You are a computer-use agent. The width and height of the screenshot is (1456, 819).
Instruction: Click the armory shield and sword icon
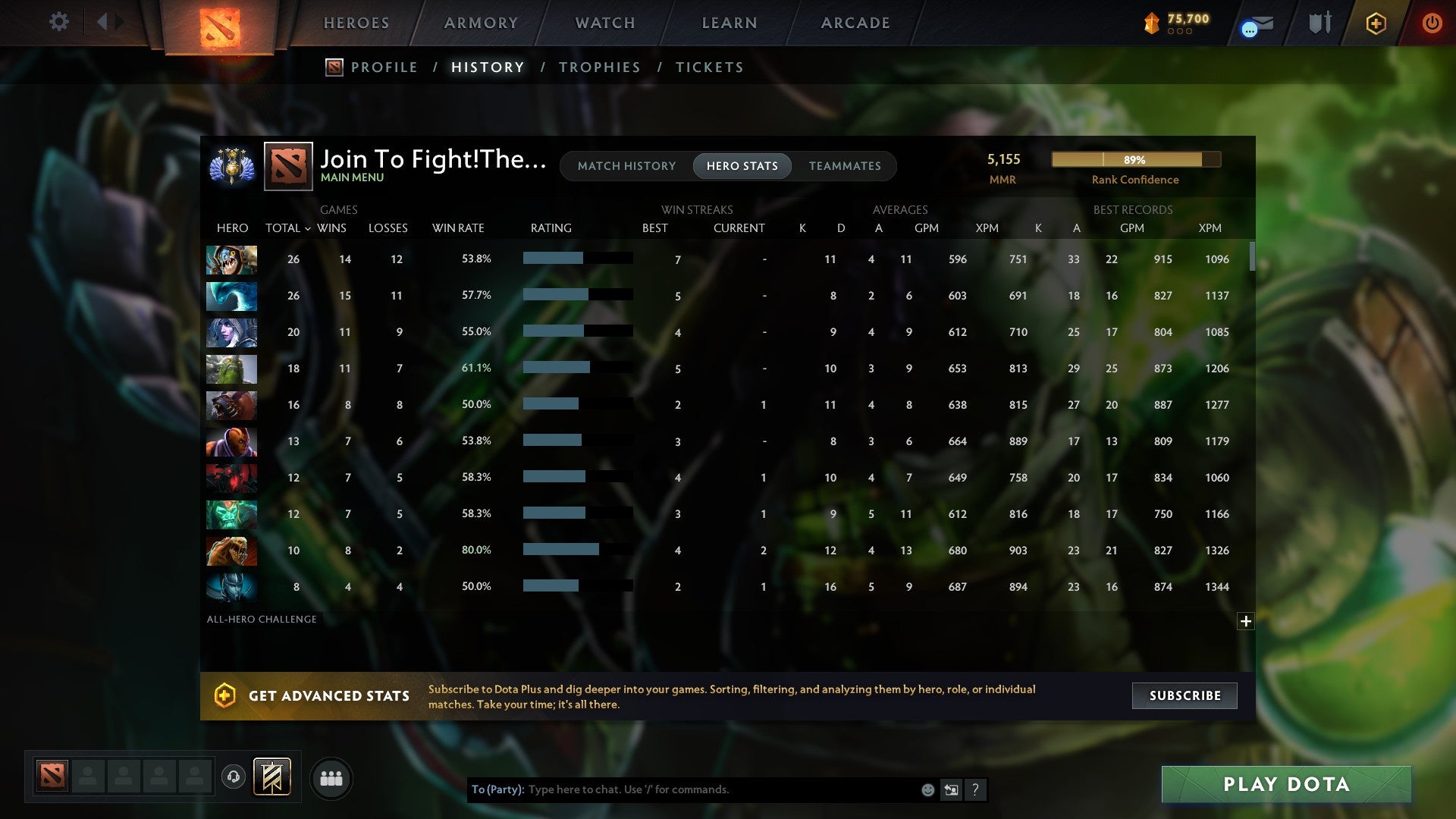1319,23
